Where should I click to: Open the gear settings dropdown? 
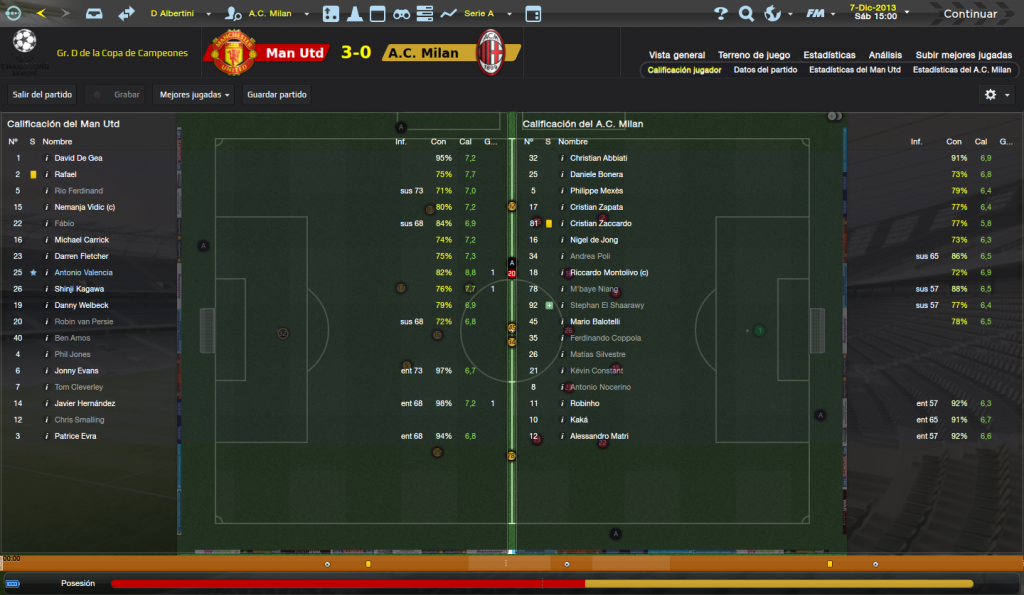(x=996, y=94)
